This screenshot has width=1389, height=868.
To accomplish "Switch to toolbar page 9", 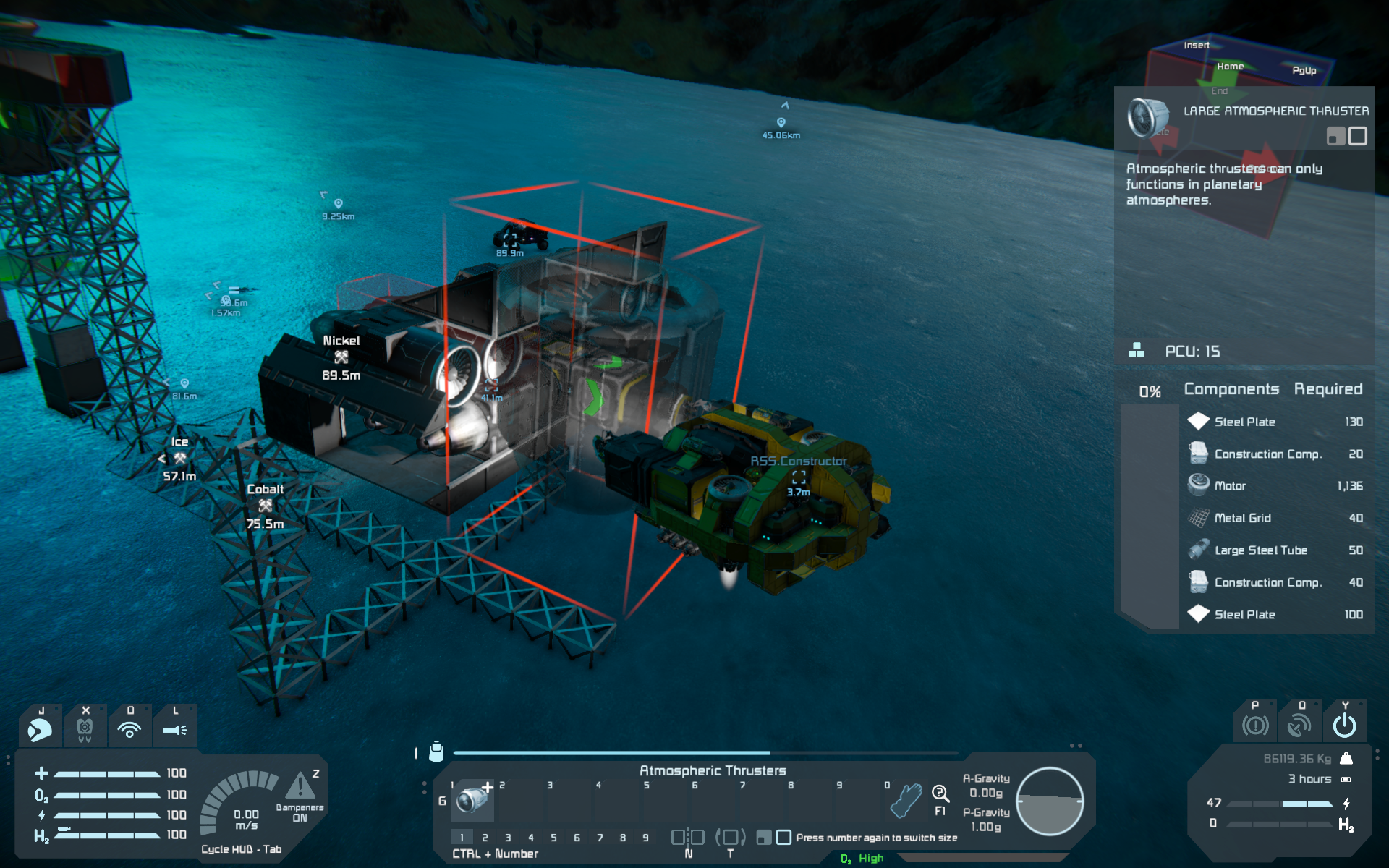I will pyautogui.click(x=645, y=838).
